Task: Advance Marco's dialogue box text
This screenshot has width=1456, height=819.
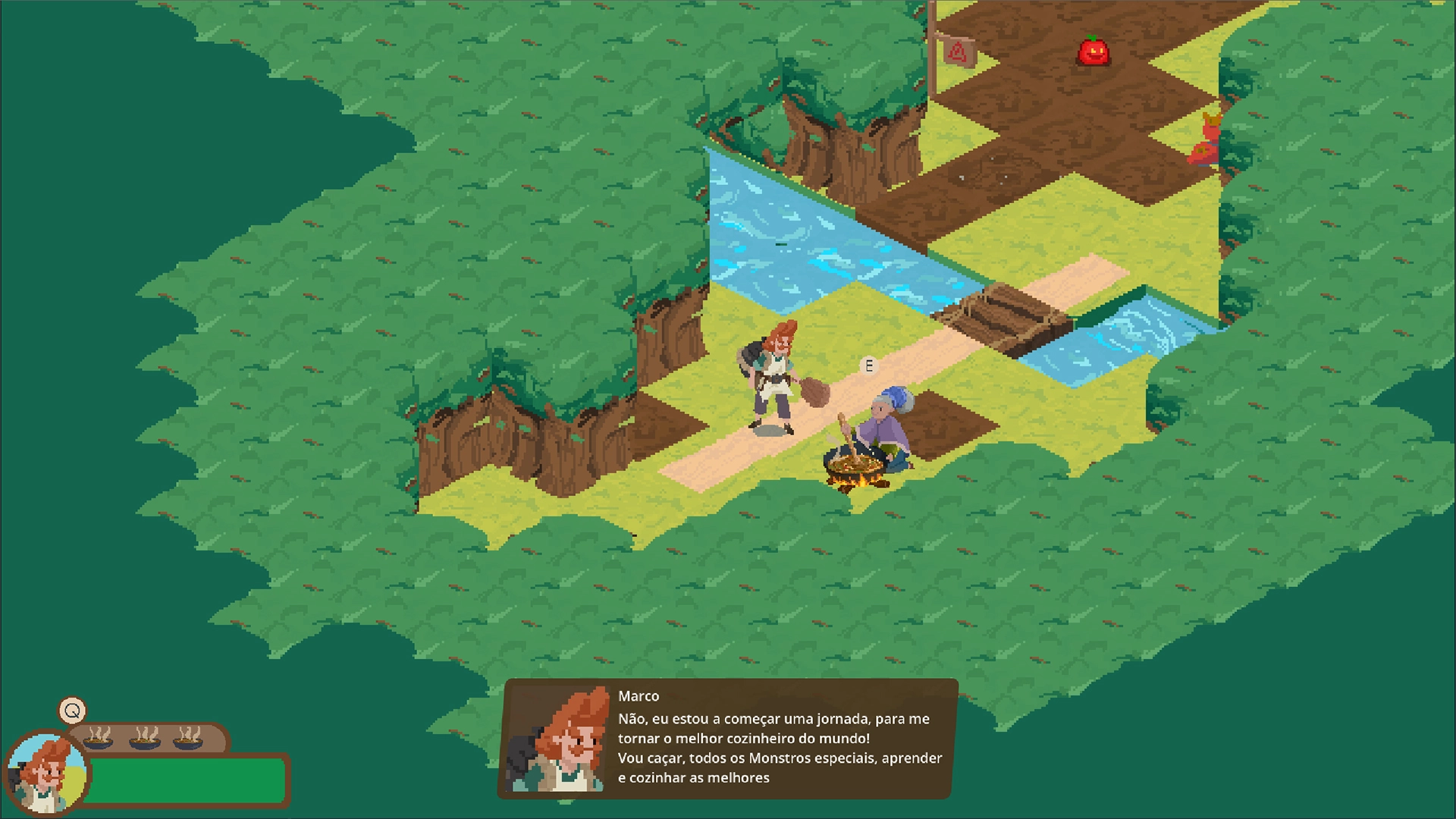Action: (x=779, y=747)
